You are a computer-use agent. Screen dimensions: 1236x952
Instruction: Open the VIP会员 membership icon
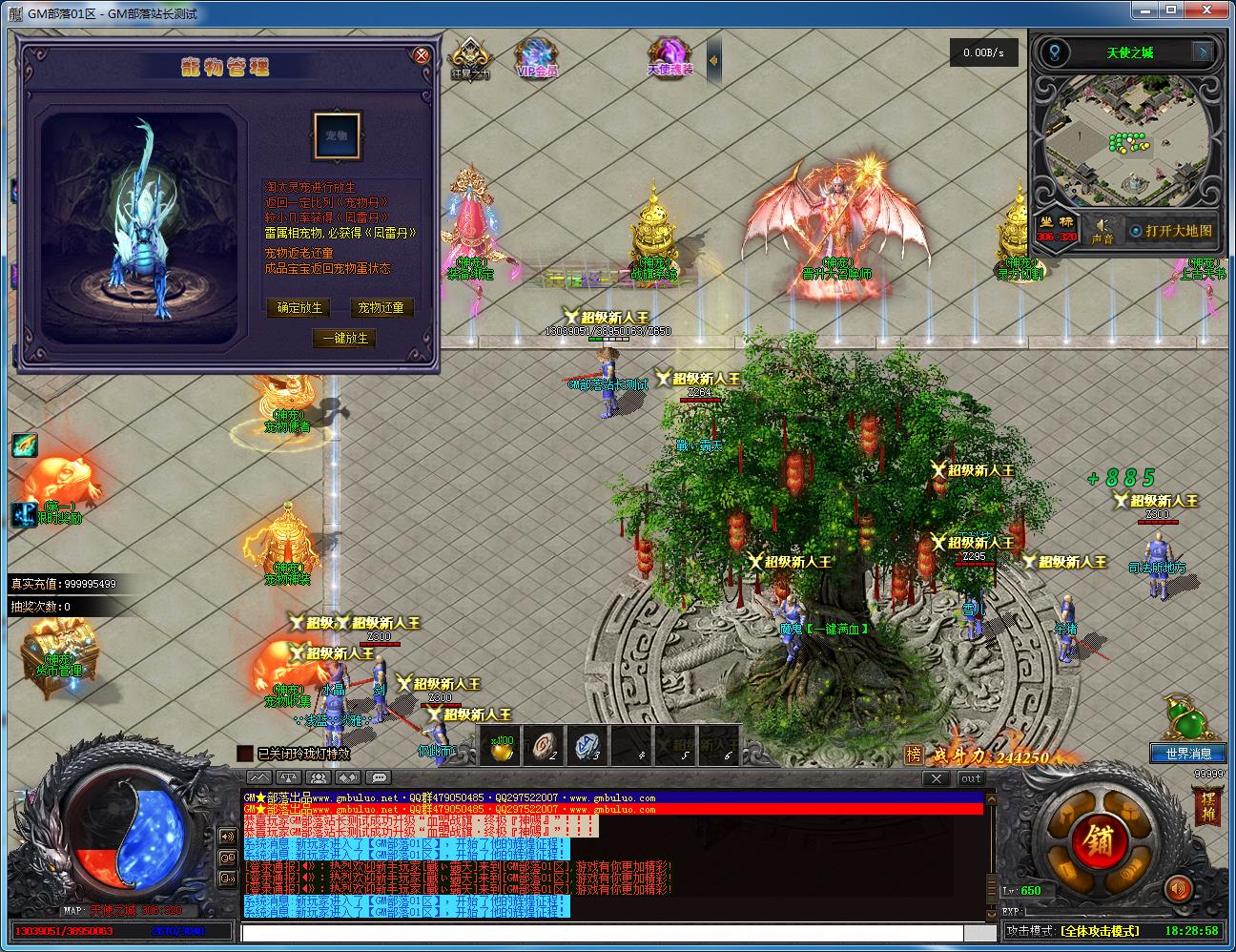click(x=537, y=57)
